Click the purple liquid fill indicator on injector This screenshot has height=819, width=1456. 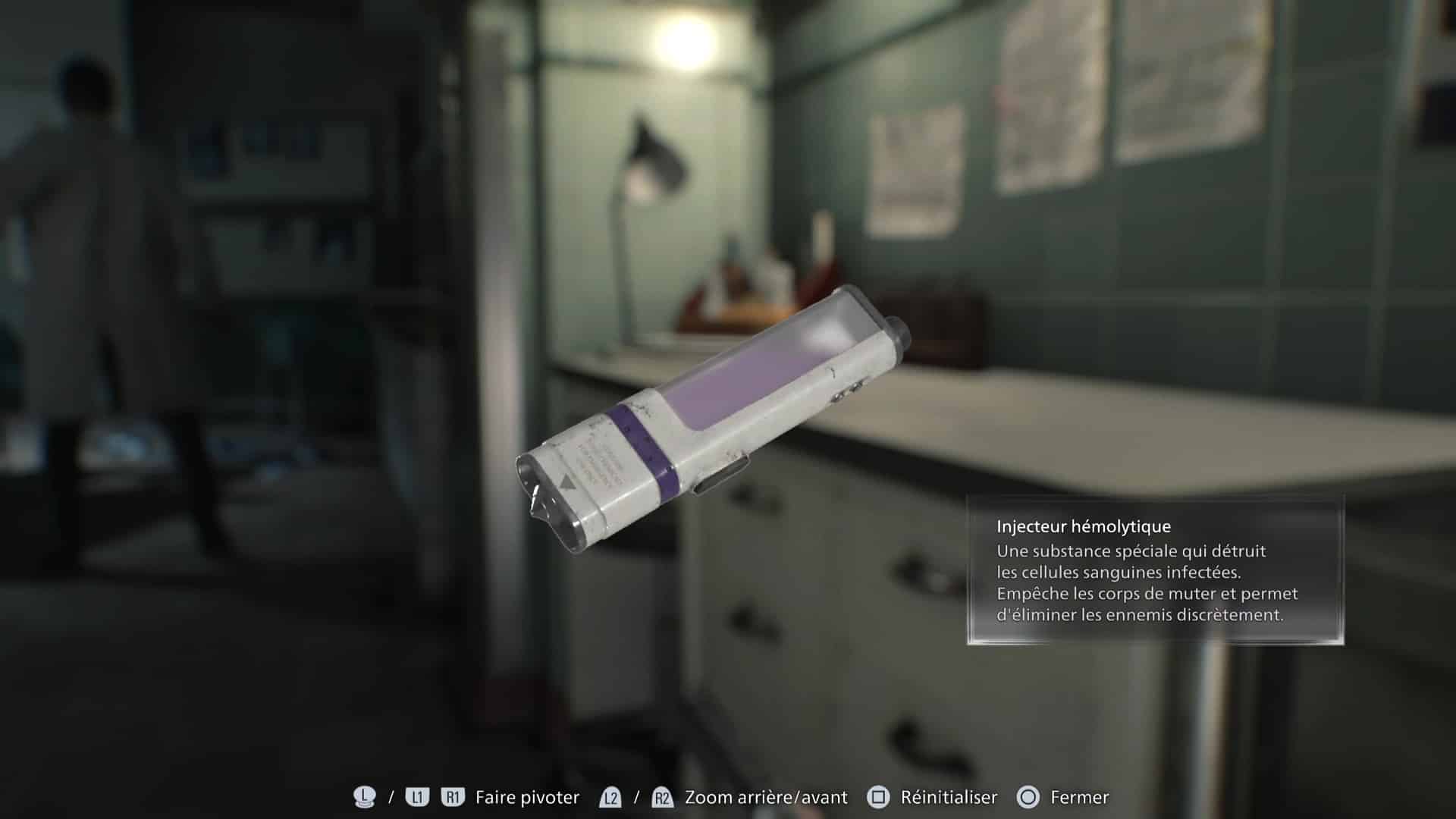(747, 379)
